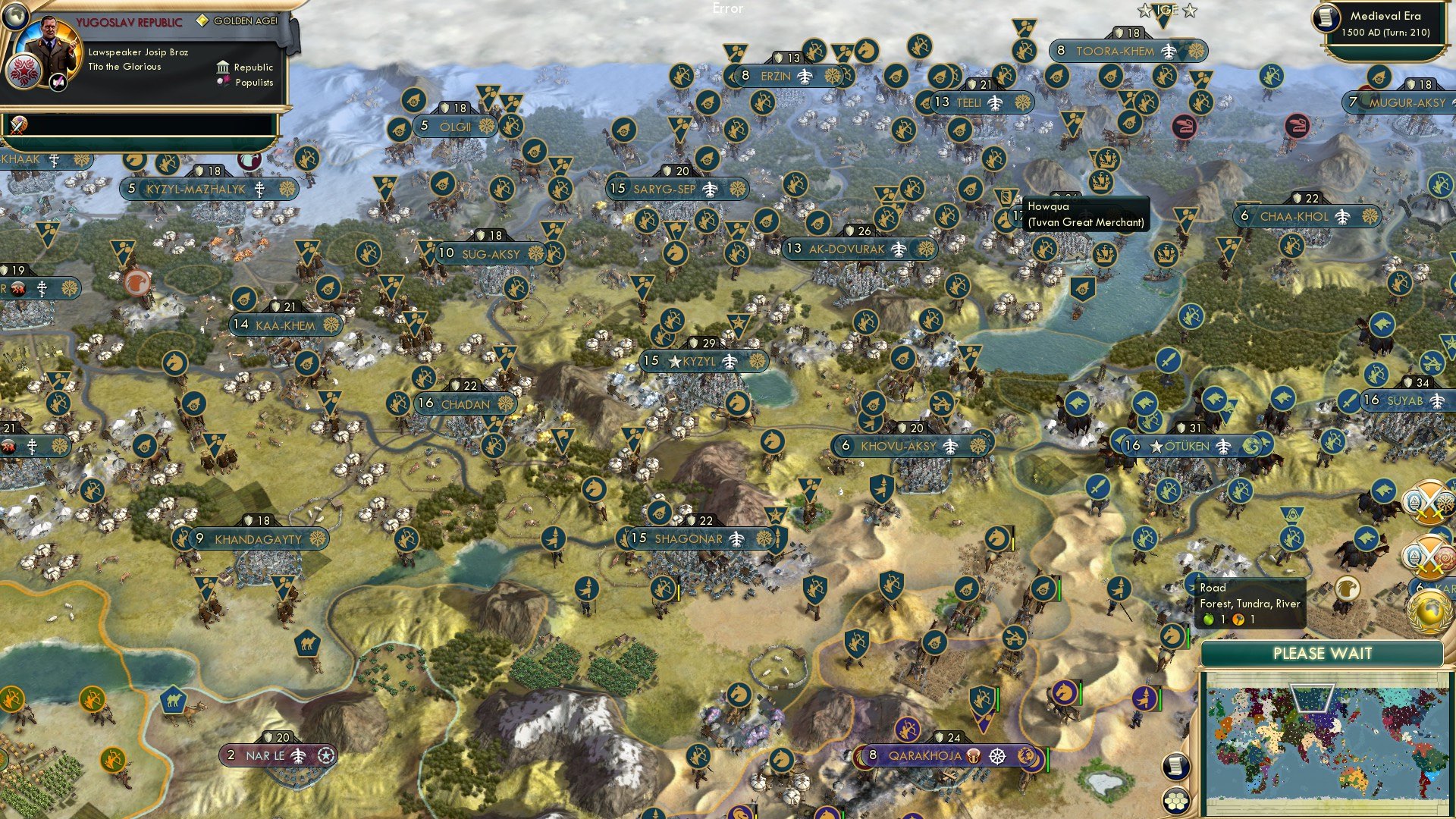Click the globe icon in the top-left corner
1456x819 pixels.
14,16
